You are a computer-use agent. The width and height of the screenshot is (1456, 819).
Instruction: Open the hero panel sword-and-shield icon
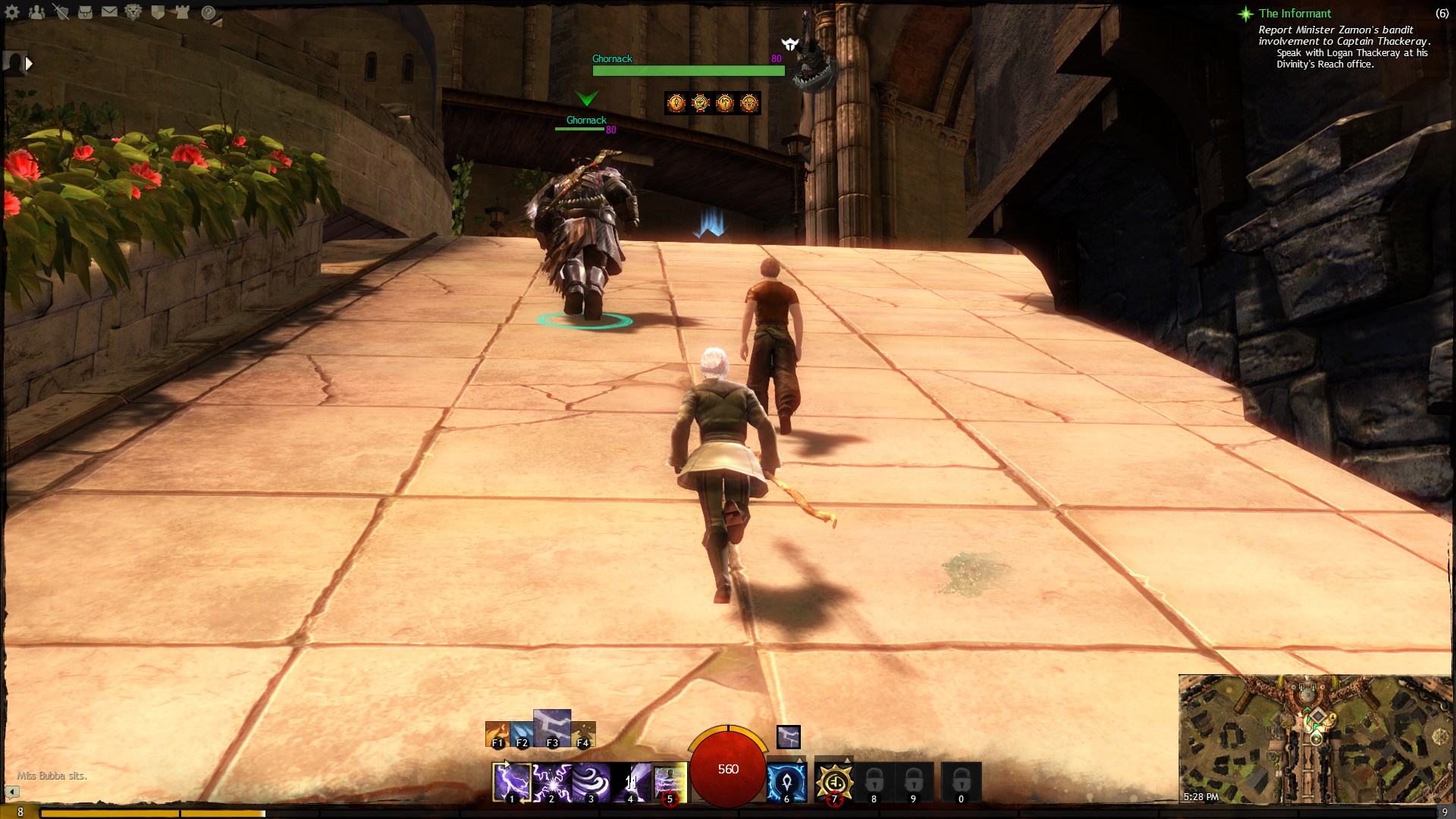point(61,12)
